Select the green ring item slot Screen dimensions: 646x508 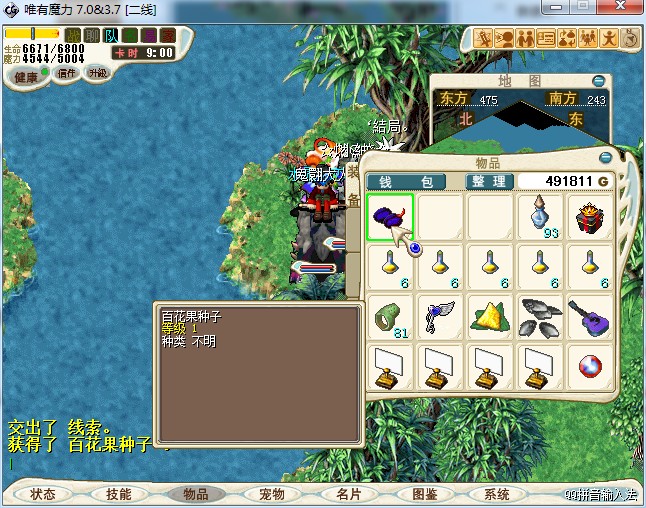click(389, 318)
